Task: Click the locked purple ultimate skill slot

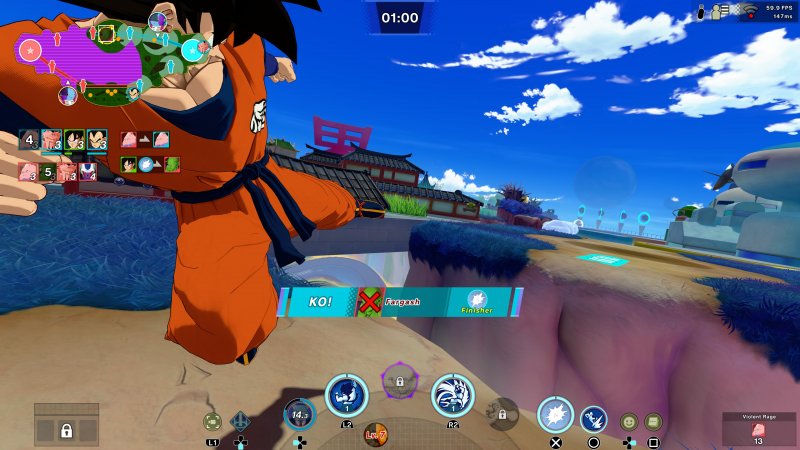Action: click(399, 381)
